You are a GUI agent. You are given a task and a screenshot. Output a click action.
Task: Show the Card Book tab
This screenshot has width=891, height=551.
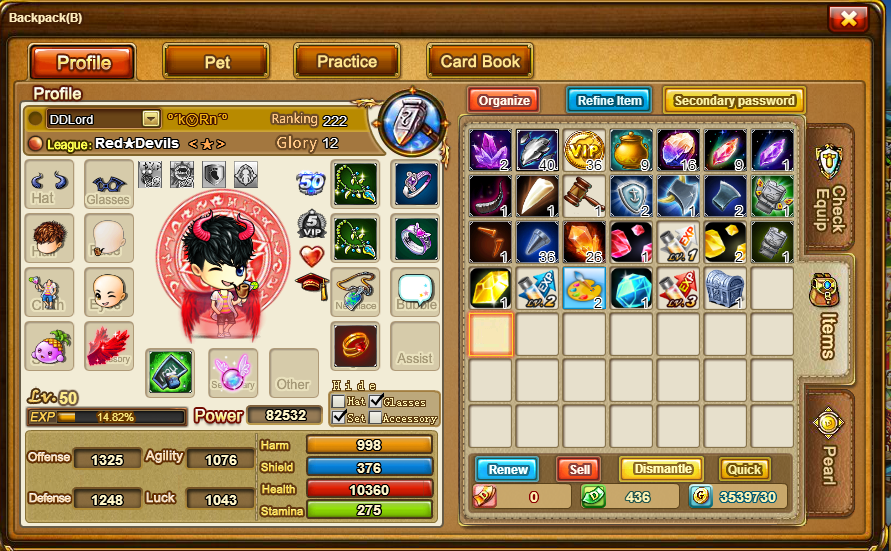click(x=480, y=61)
